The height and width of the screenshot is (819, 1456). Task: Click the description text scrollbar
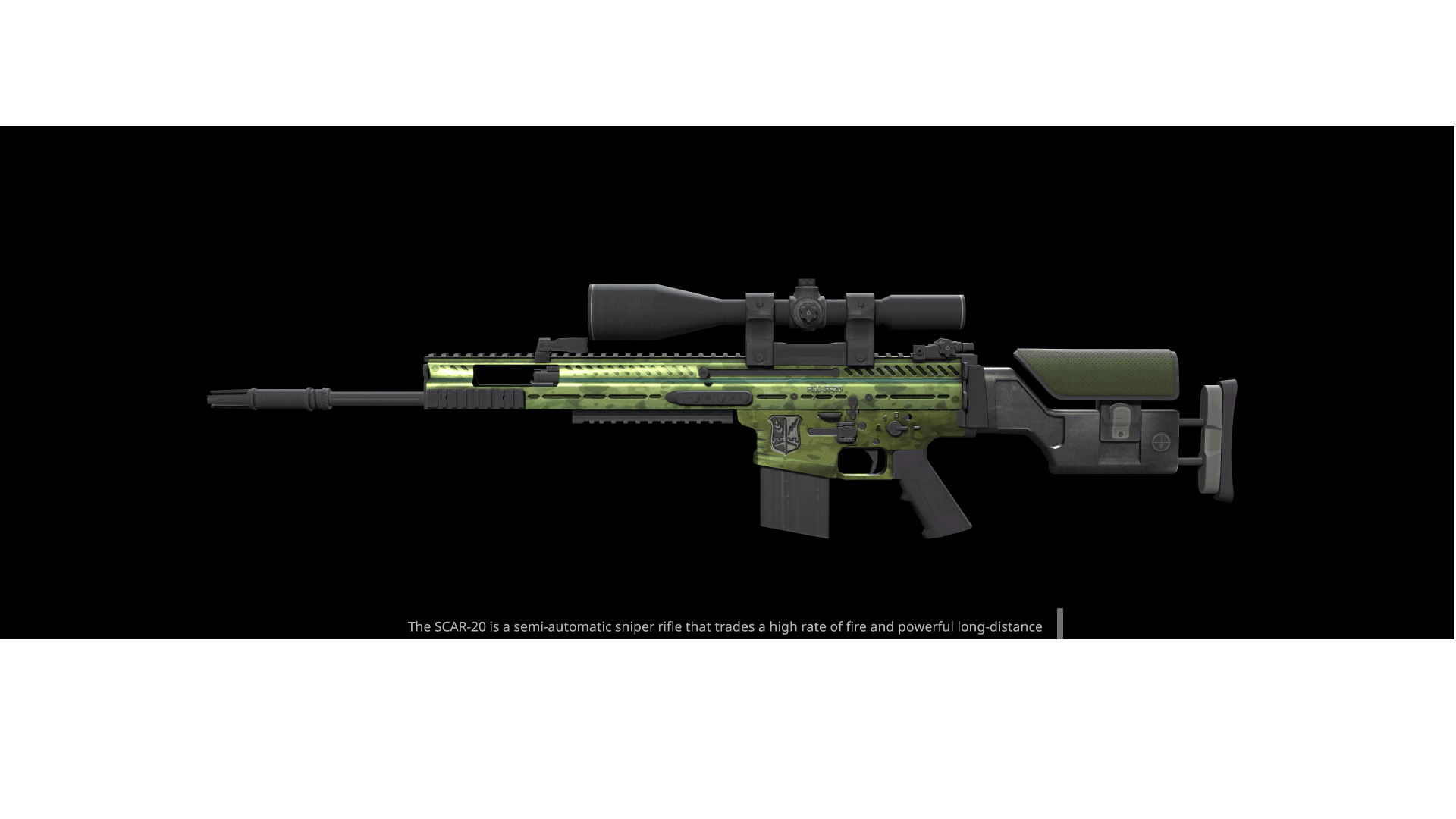click(x=1060, y=623)
